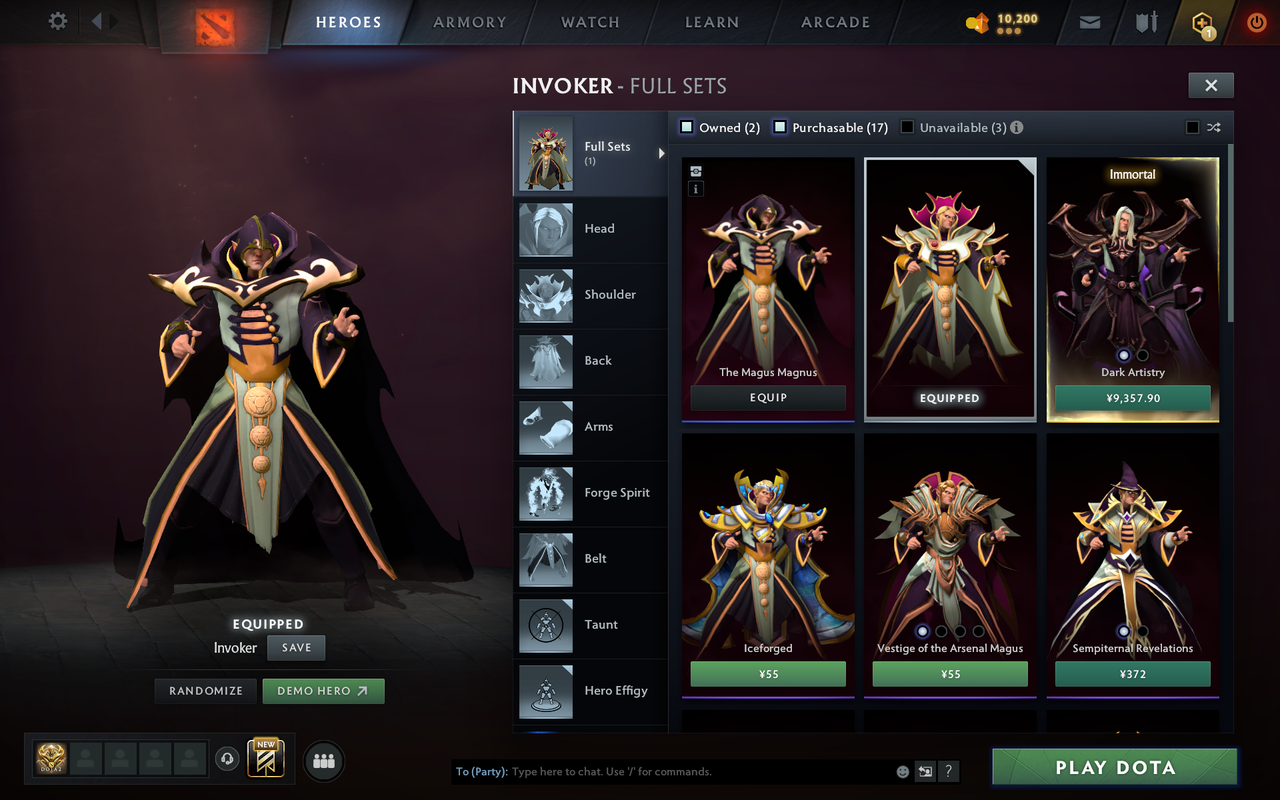Open the Settings gear icon

[57, 20]
